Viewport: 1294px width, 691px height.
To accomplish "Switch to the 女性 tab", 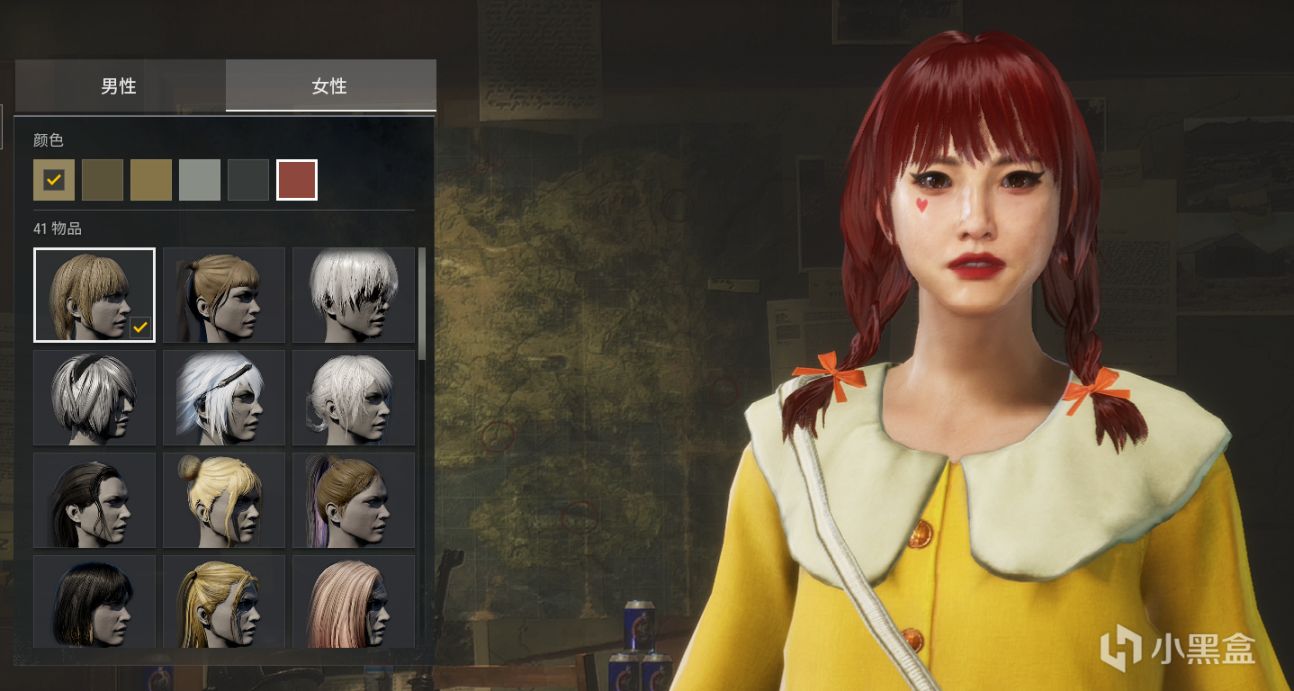I will [x=329, y=86].
